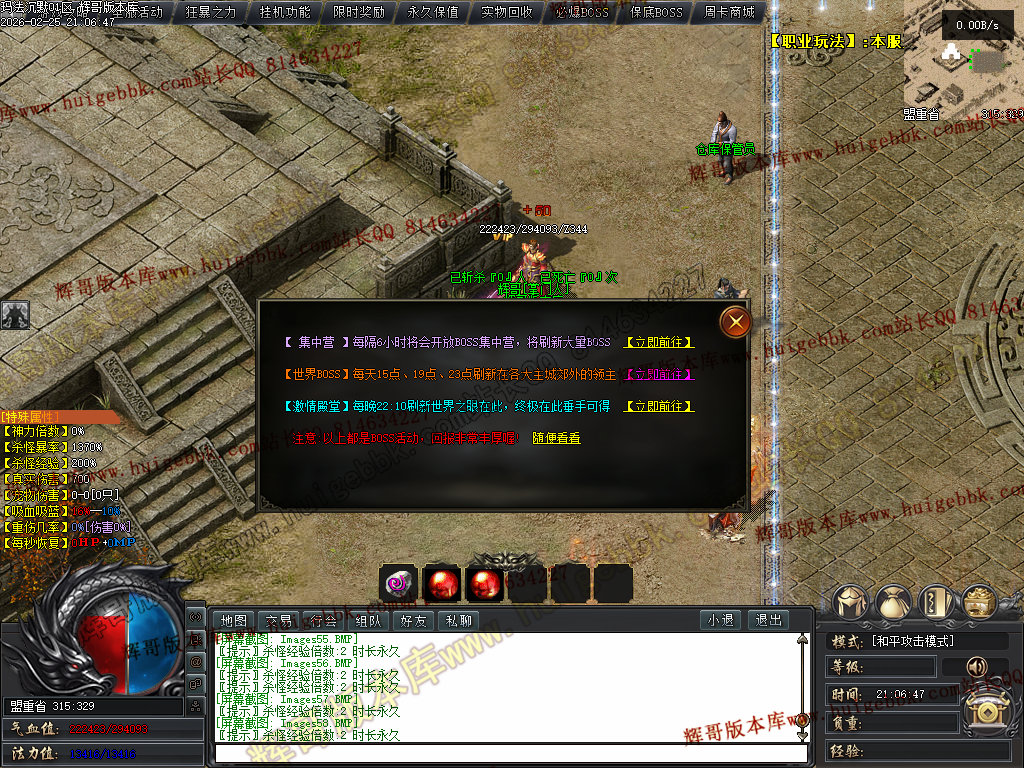Open the 地图 map button

pos(234,620)
